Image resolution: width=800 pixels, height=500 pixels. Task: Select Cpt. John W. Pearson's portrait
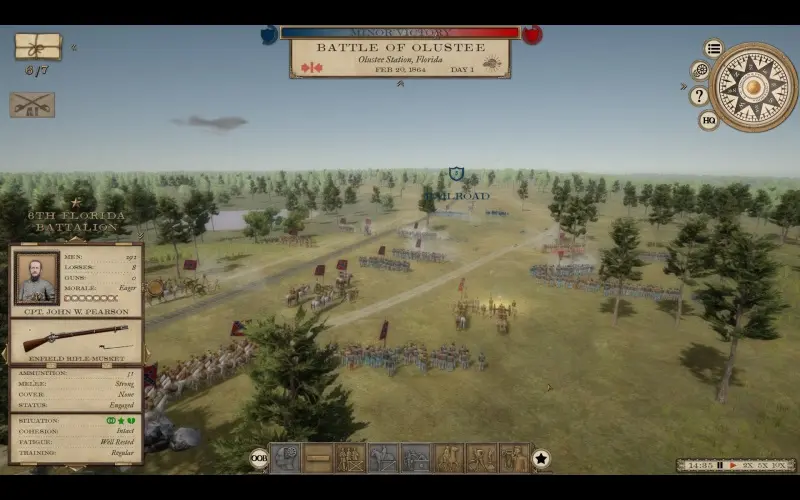pos(37,278)
